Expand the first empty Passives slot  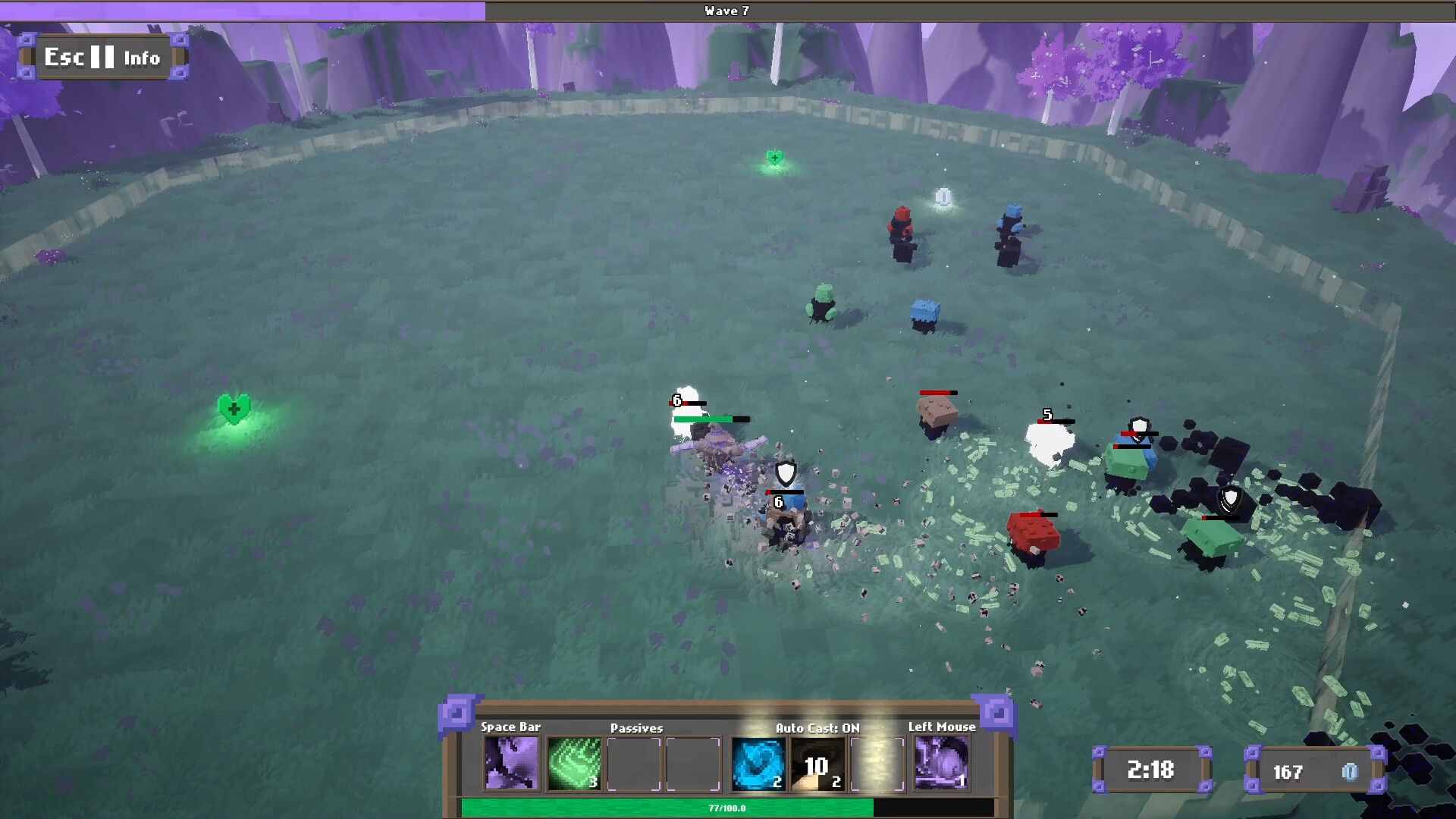click(634, 764)
